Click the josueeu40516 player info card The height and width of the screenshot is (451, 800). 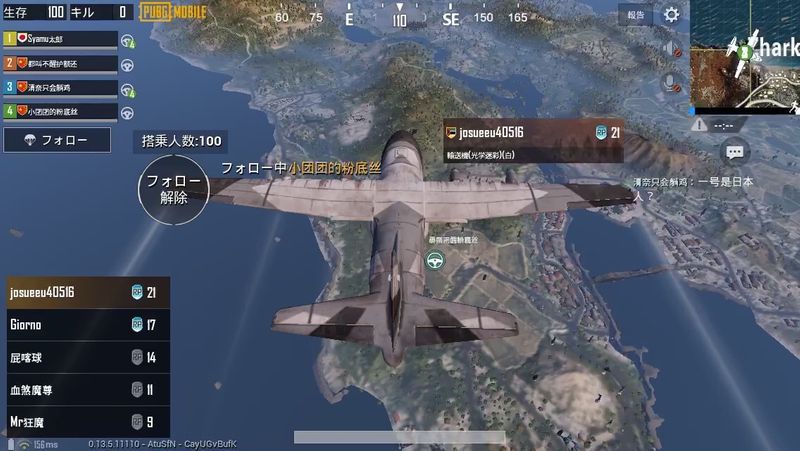pos(535,139)
